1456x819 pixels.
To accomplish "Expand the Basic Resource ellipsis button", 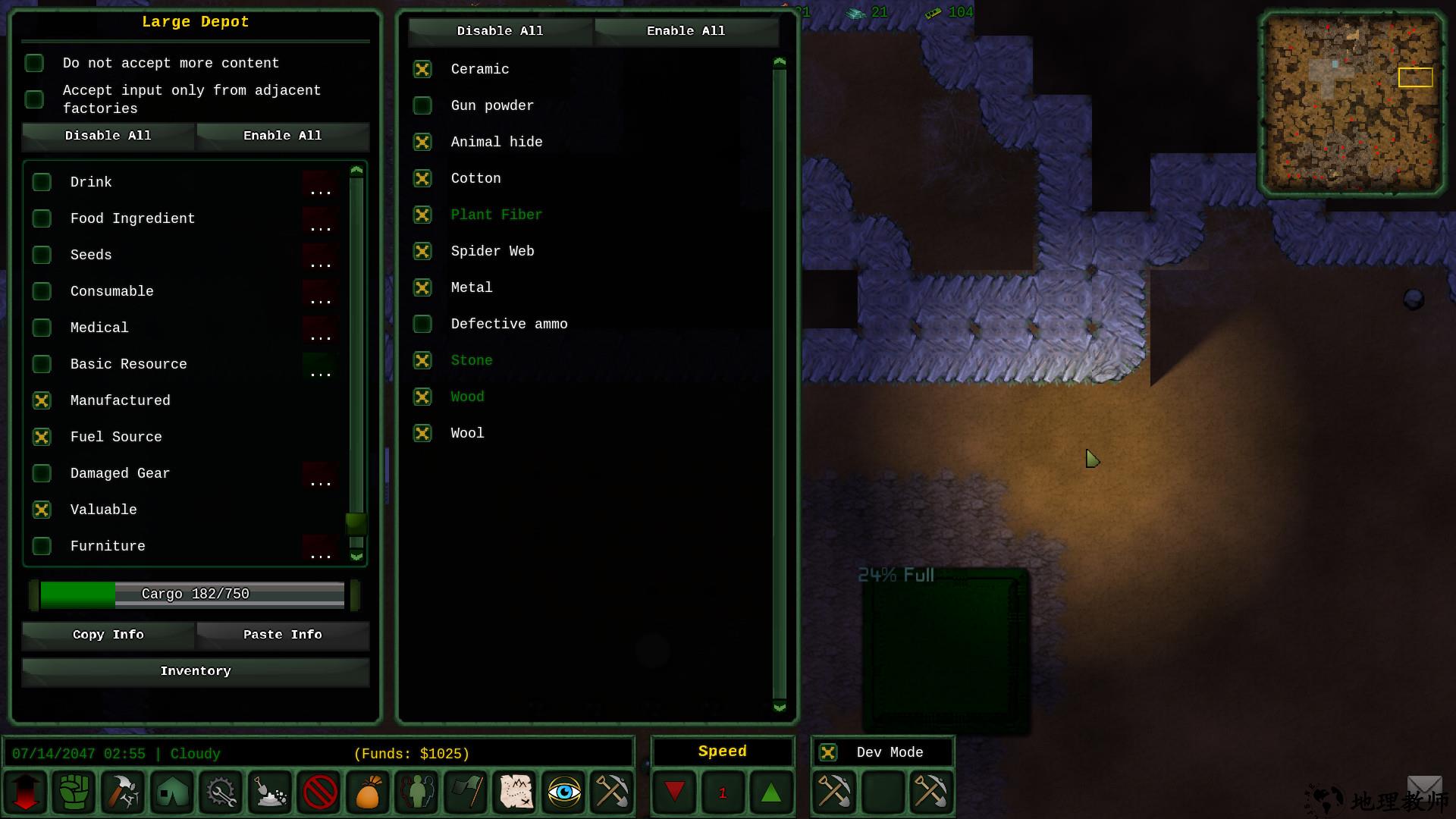I will pyautogui.click(x=320, y=366).
